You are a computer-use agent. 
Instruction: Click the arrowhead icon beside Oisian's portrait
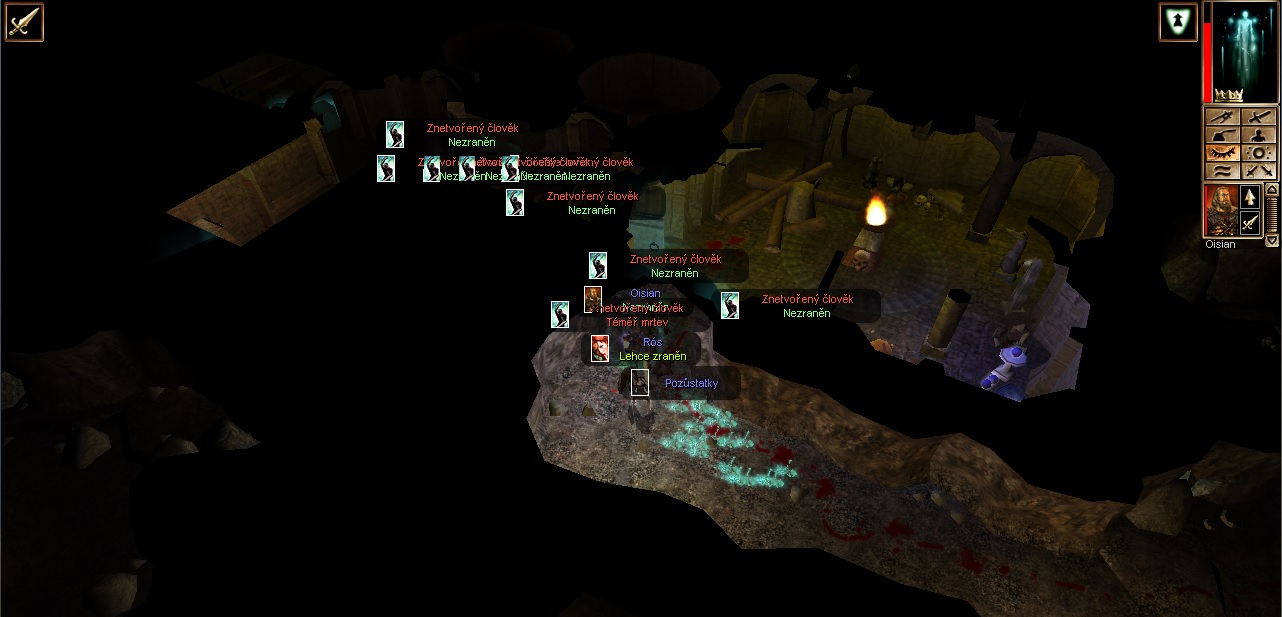coord(1250,197)
